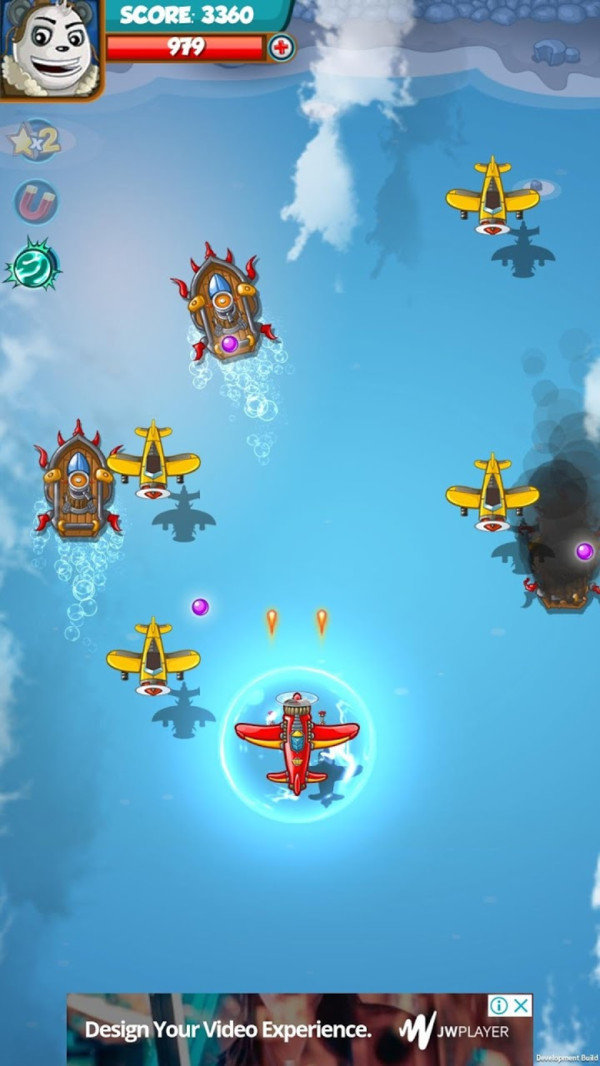This screenshot has height=1066, width=600.
Task: Select the magnet power-up icon
Action: [36, 203]
